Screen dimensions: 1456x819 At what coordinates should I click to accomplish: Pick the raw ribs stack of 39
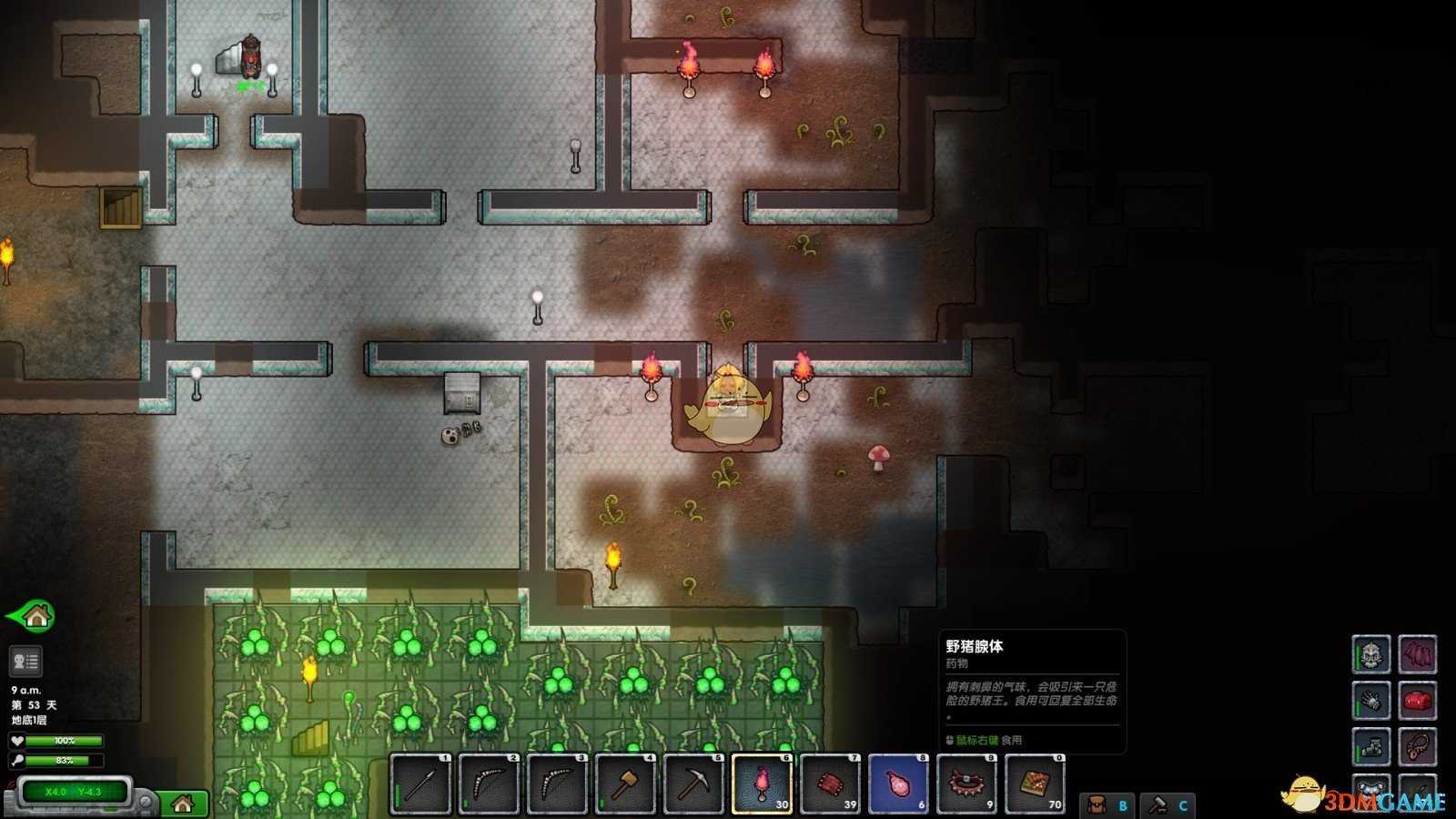click(x=830, y=784)
